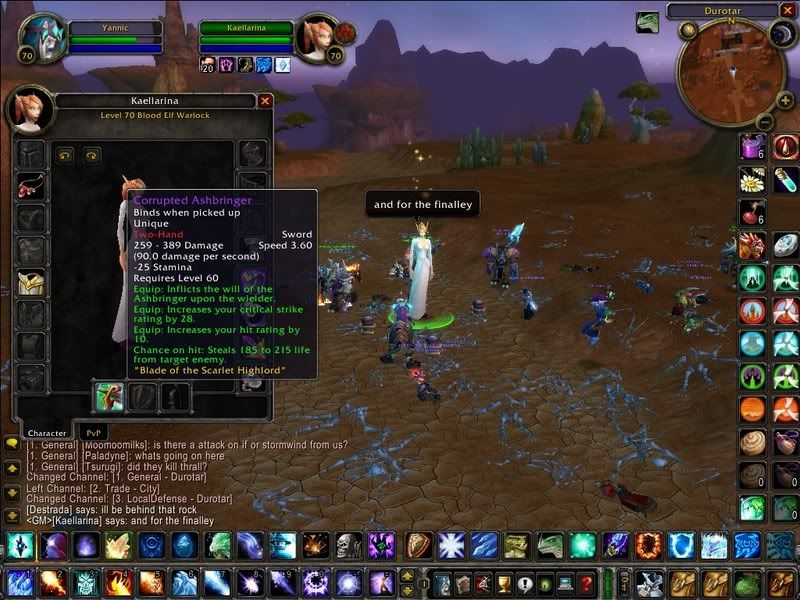Close the Kaellarina character window
The image size is (800, 600).
[x=265, y=101]
